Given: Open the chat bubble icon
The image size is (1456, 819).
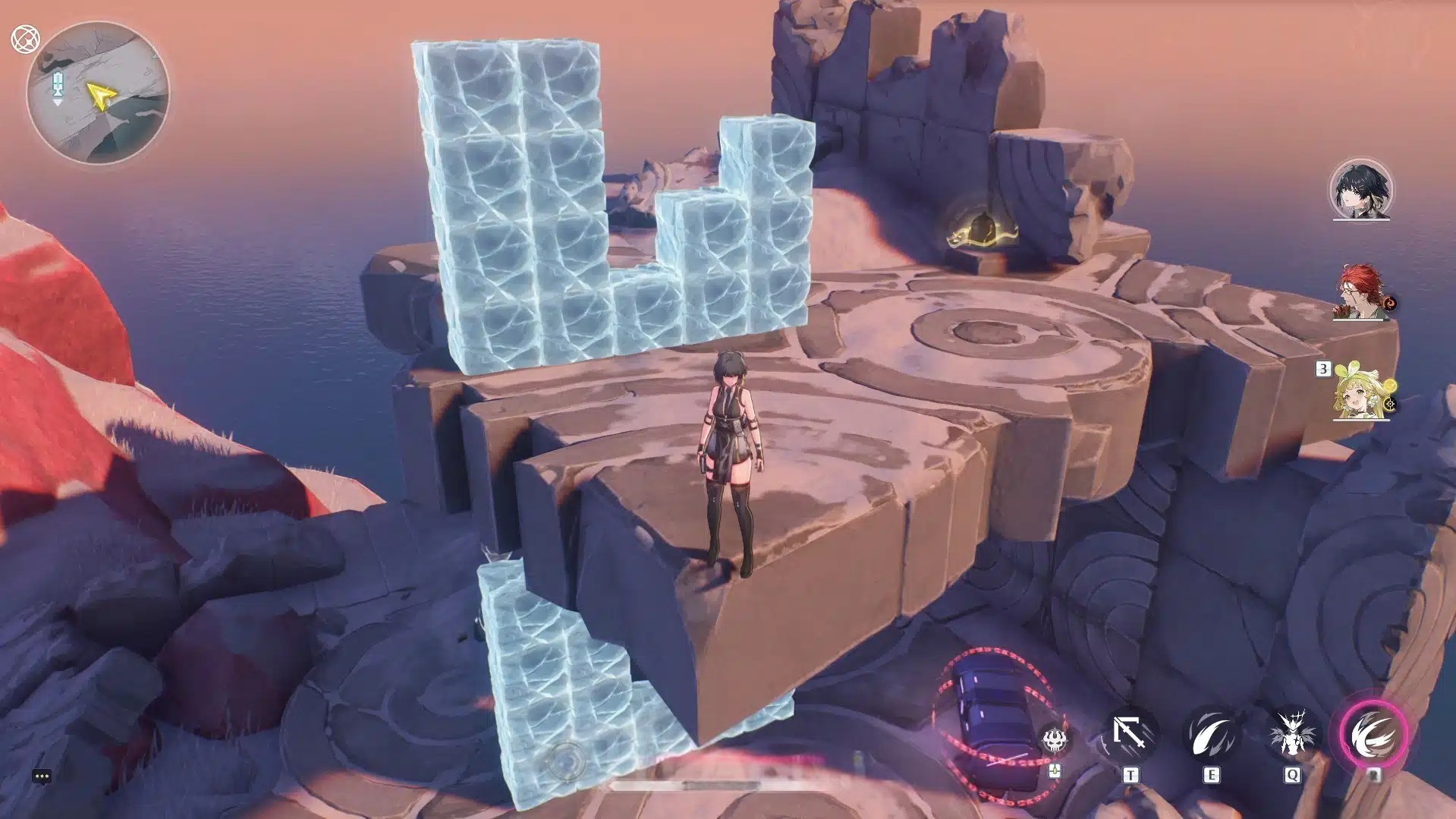Looking at the screenshot, I should (x=42, y=776).
